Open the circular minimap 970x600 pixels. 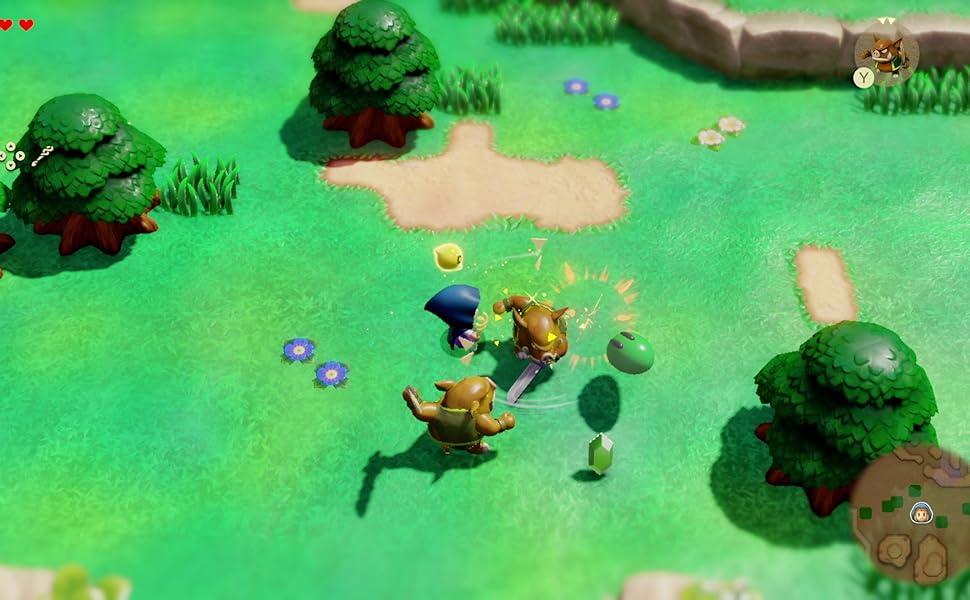pos(911,520)
